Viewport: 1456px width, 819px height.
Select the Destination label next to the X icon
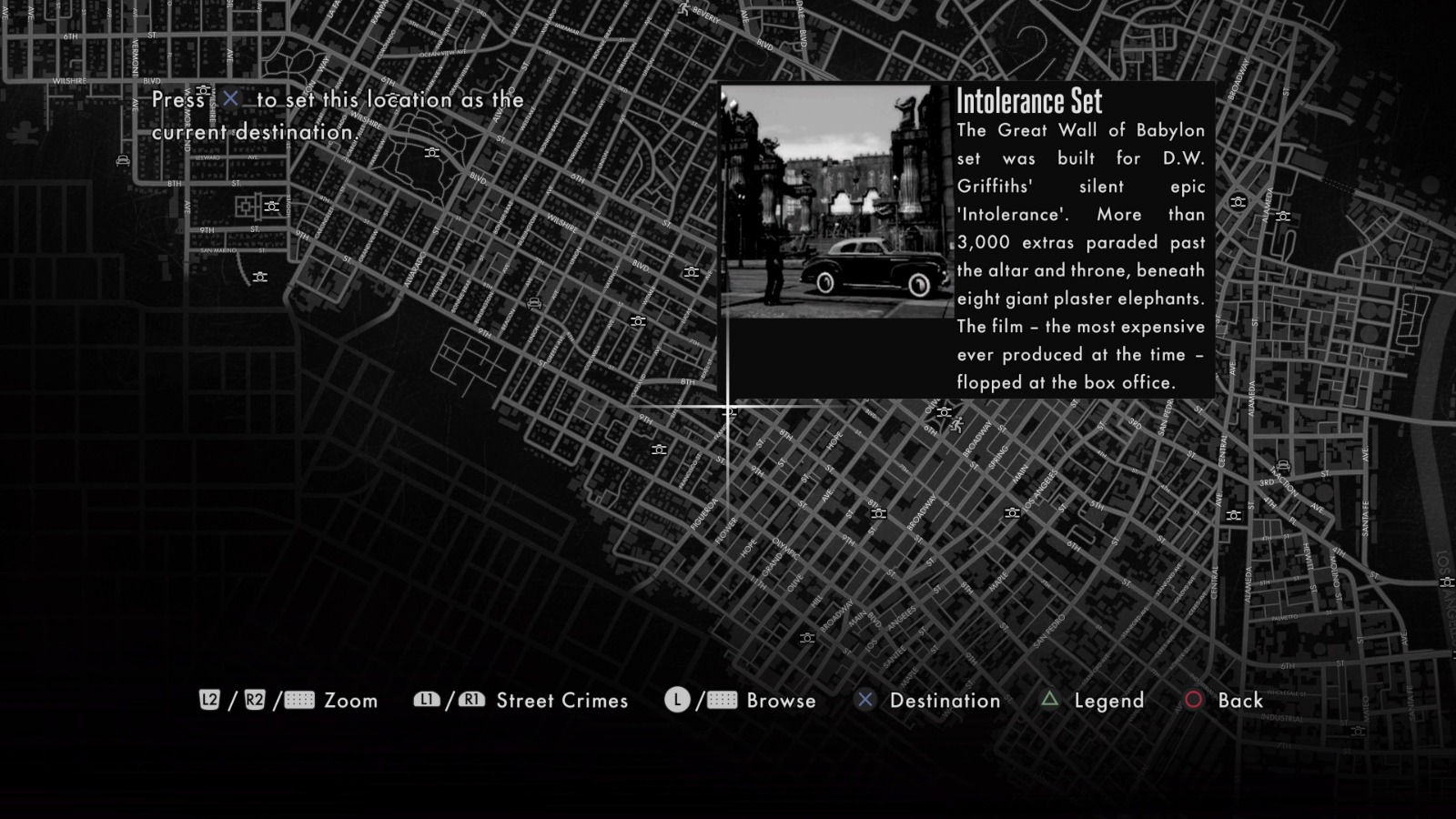[946, 701]
